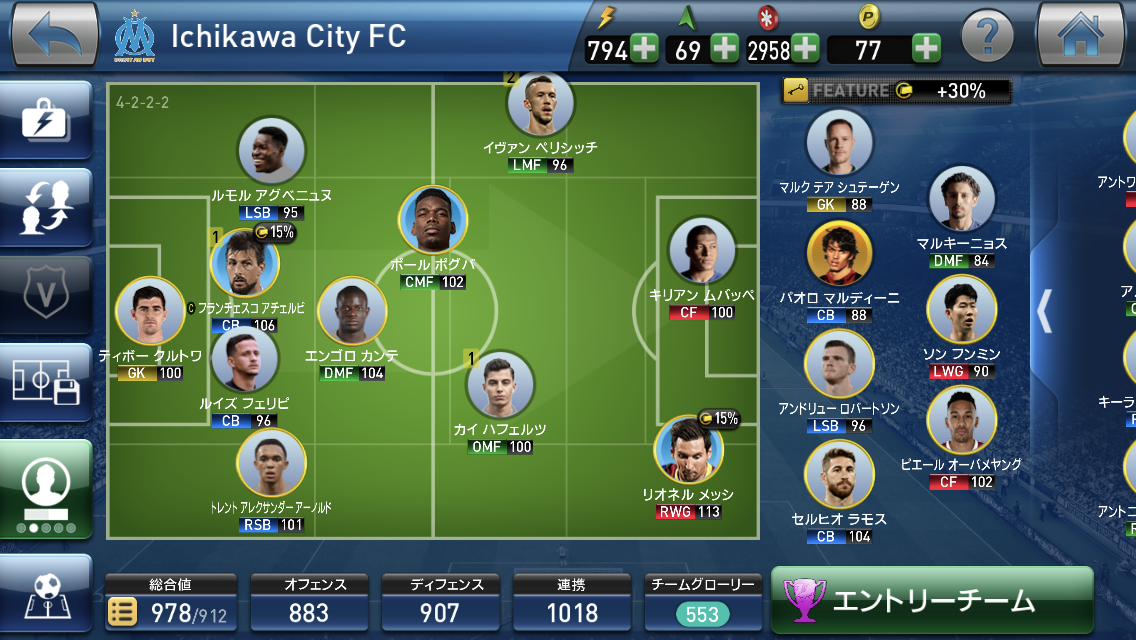Screen dimensions: 1136x640
Task: Go back with the arrow button
Action: click(53, 36)
